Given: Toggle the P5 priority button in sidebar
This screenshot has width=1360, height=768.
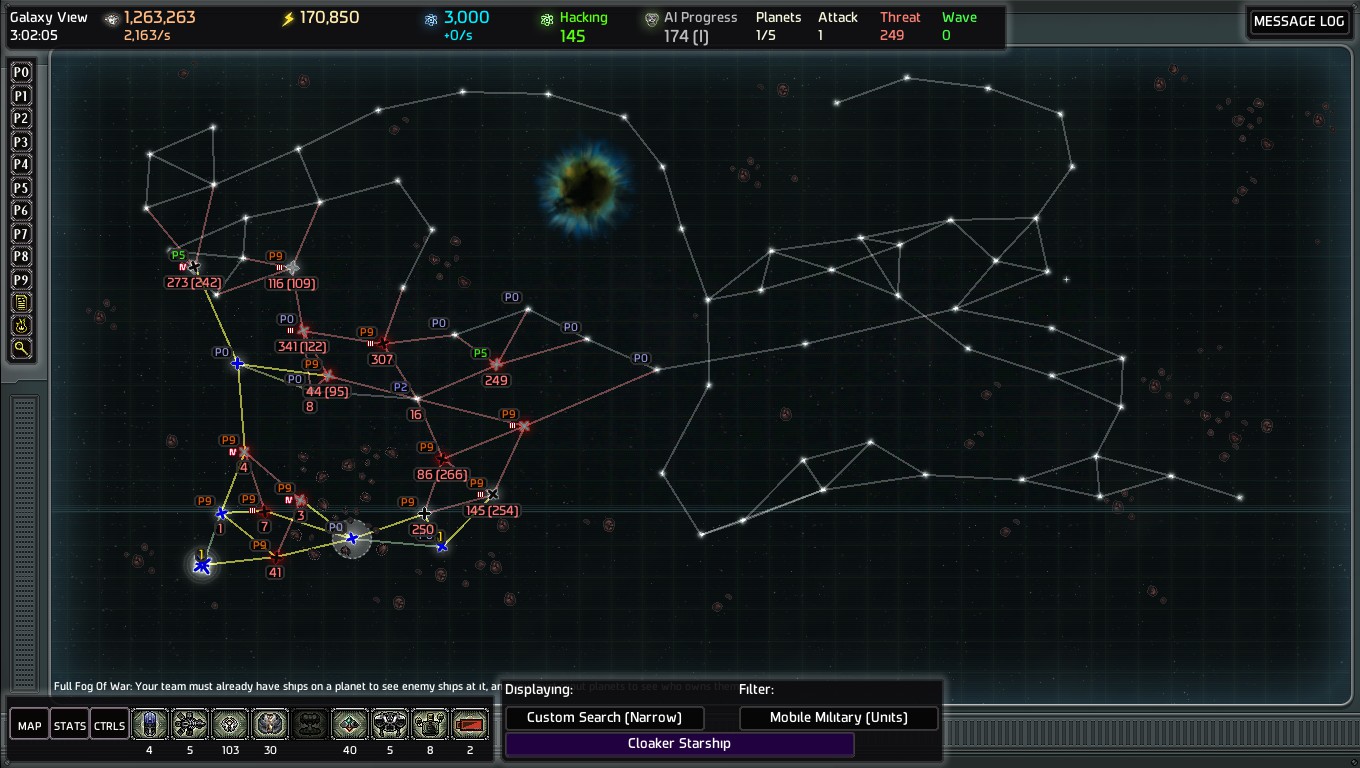Looking at the screenshot, I should coord(21,188).
